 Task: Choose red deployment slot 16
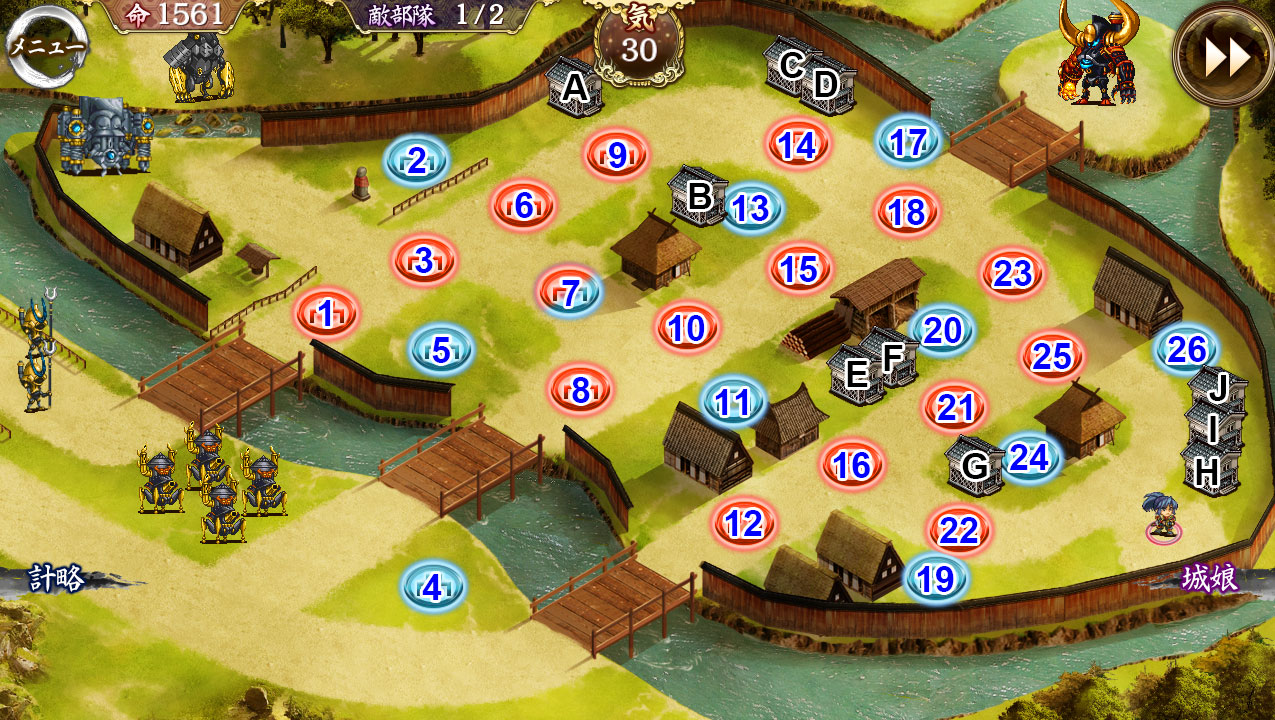[x=852, y=465]
